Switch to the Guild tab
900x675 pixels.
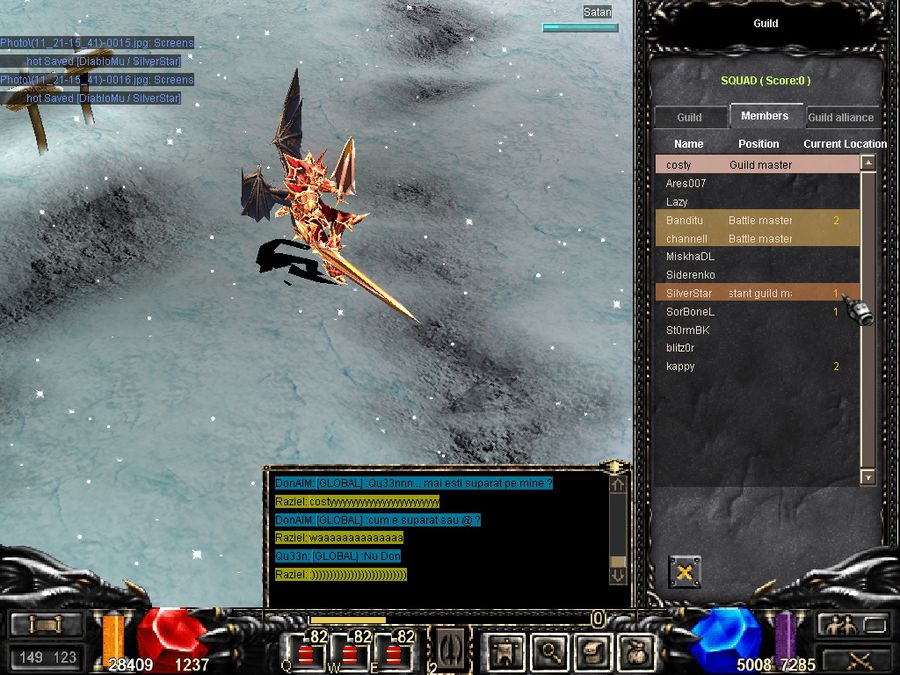pyautogui.click(x=689, y=117)
